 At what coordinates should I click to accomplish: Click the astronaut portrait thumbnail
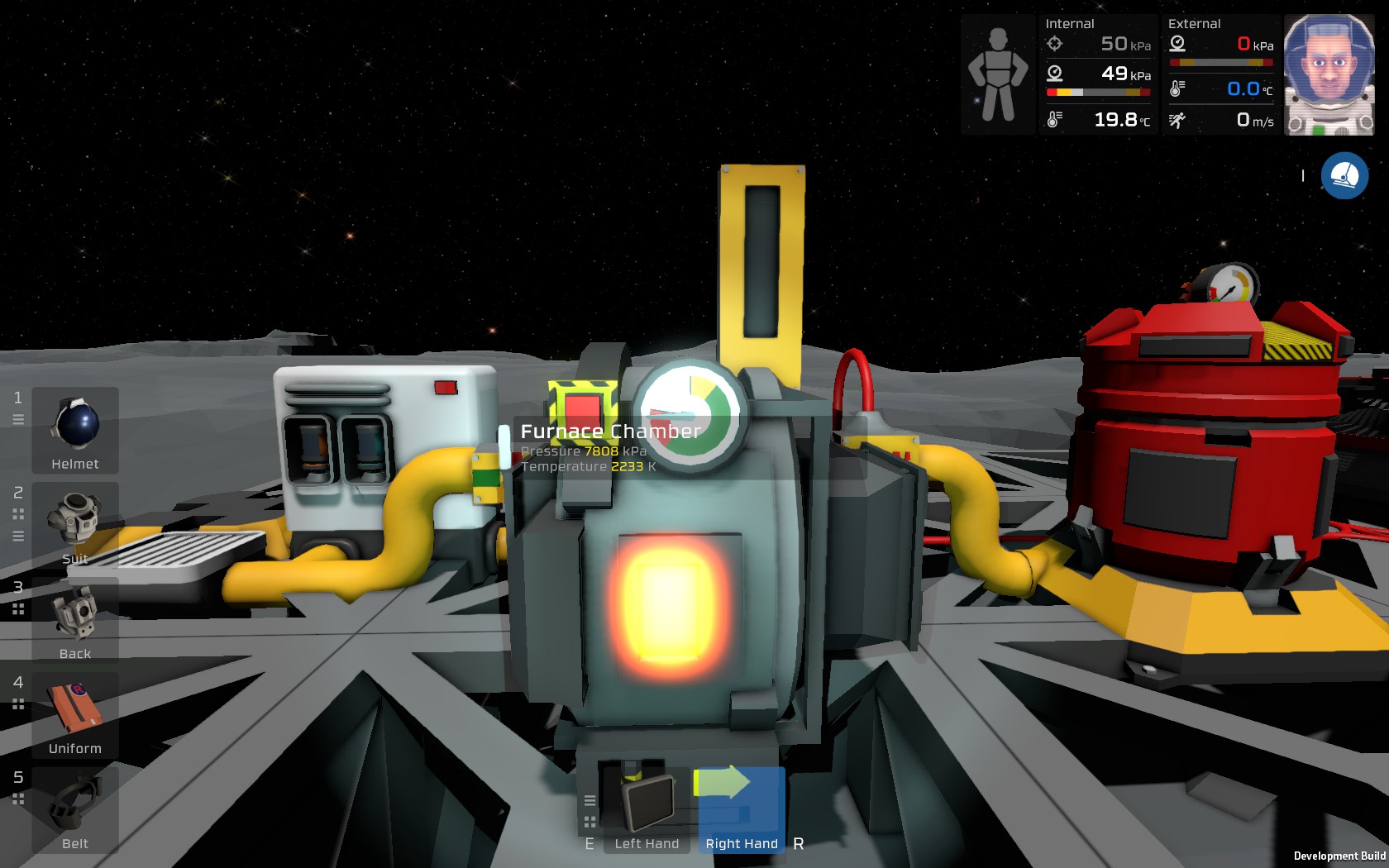point(1330,73)
